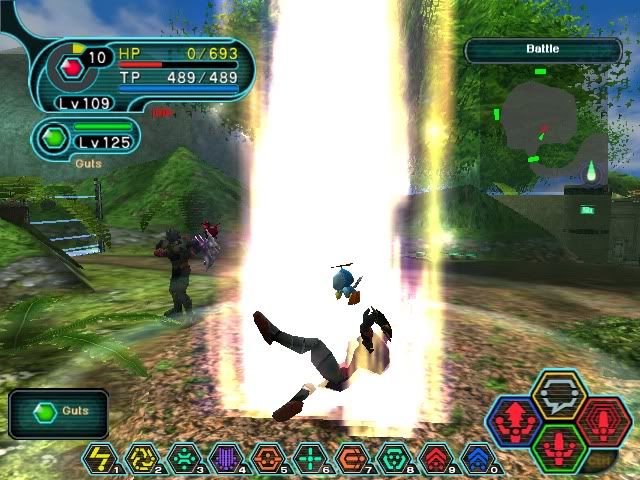The height and width of the screenshot is (480, 640).
Task: Use the green cross healing technique
Action: click(310, 458)
